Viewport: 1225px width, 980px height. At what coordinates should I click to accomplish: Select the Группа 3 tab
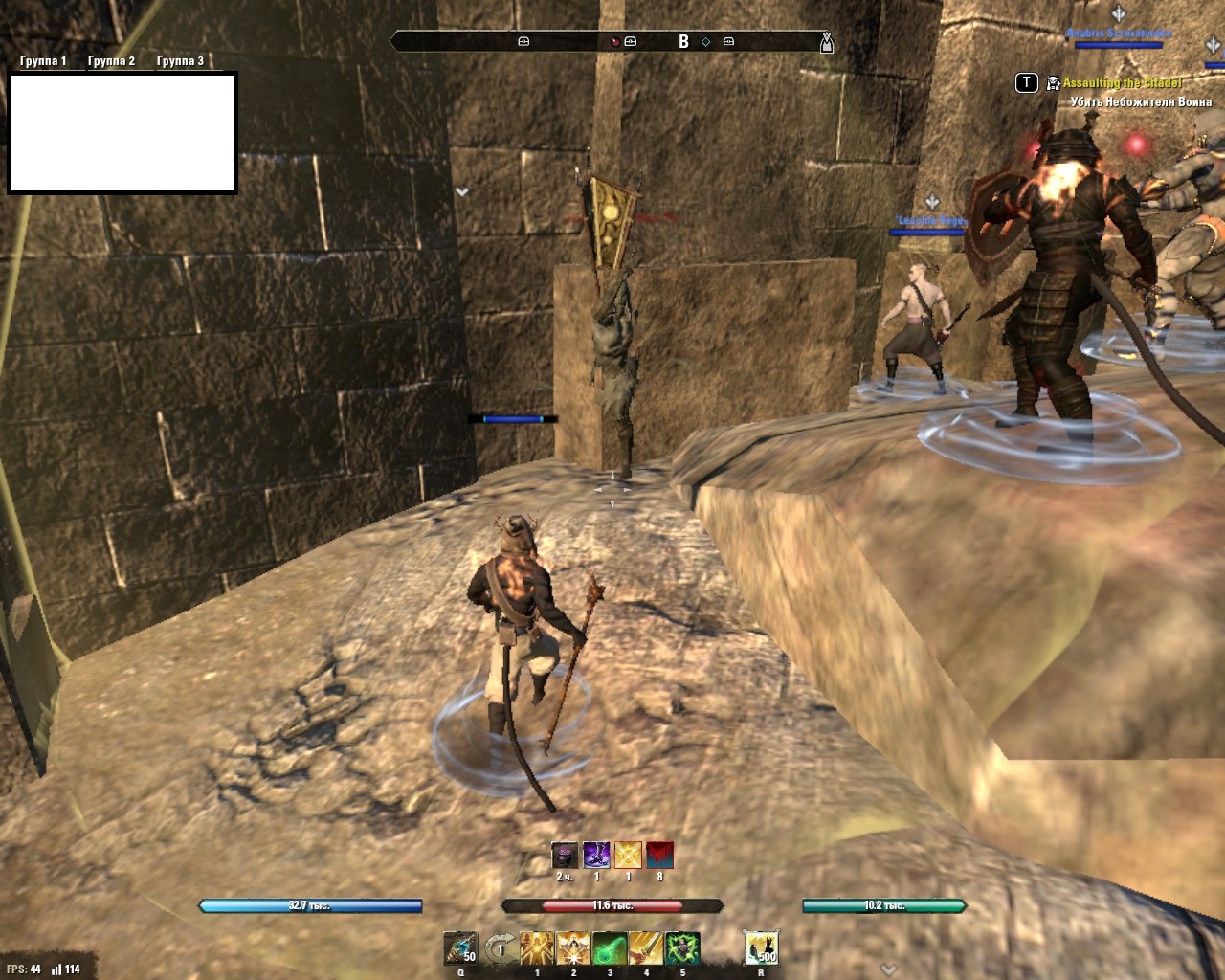(180, 61)
